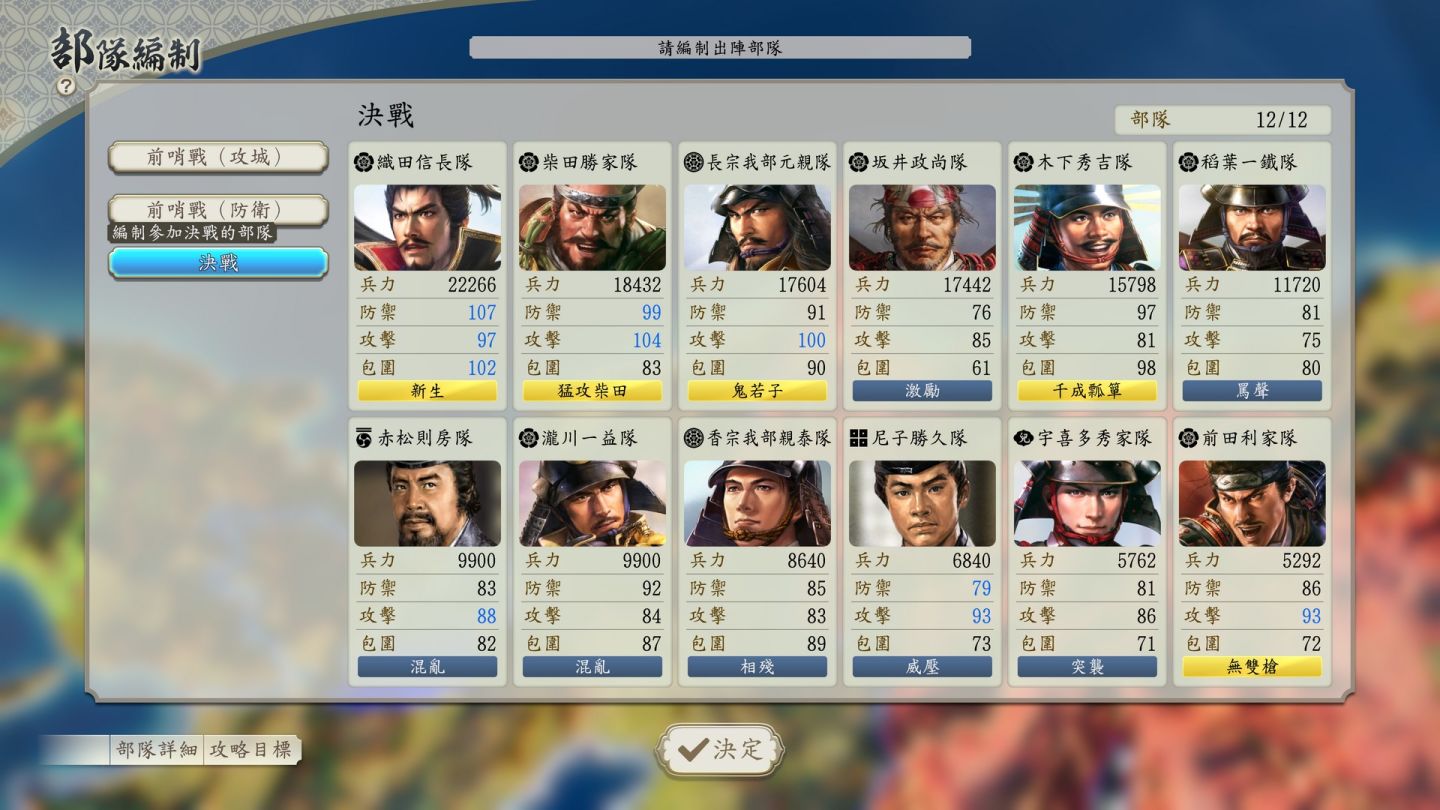This screenshot has width=1440, height=810.
Task: Switch to 前哨戰（攻城） tab
Action: (218, 157)
